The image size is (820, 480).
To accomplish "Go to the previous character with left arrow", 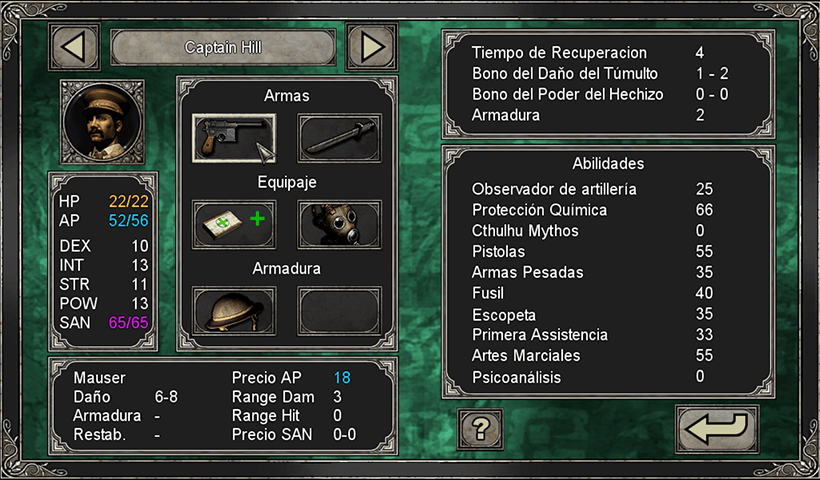I will coord(74,46).
